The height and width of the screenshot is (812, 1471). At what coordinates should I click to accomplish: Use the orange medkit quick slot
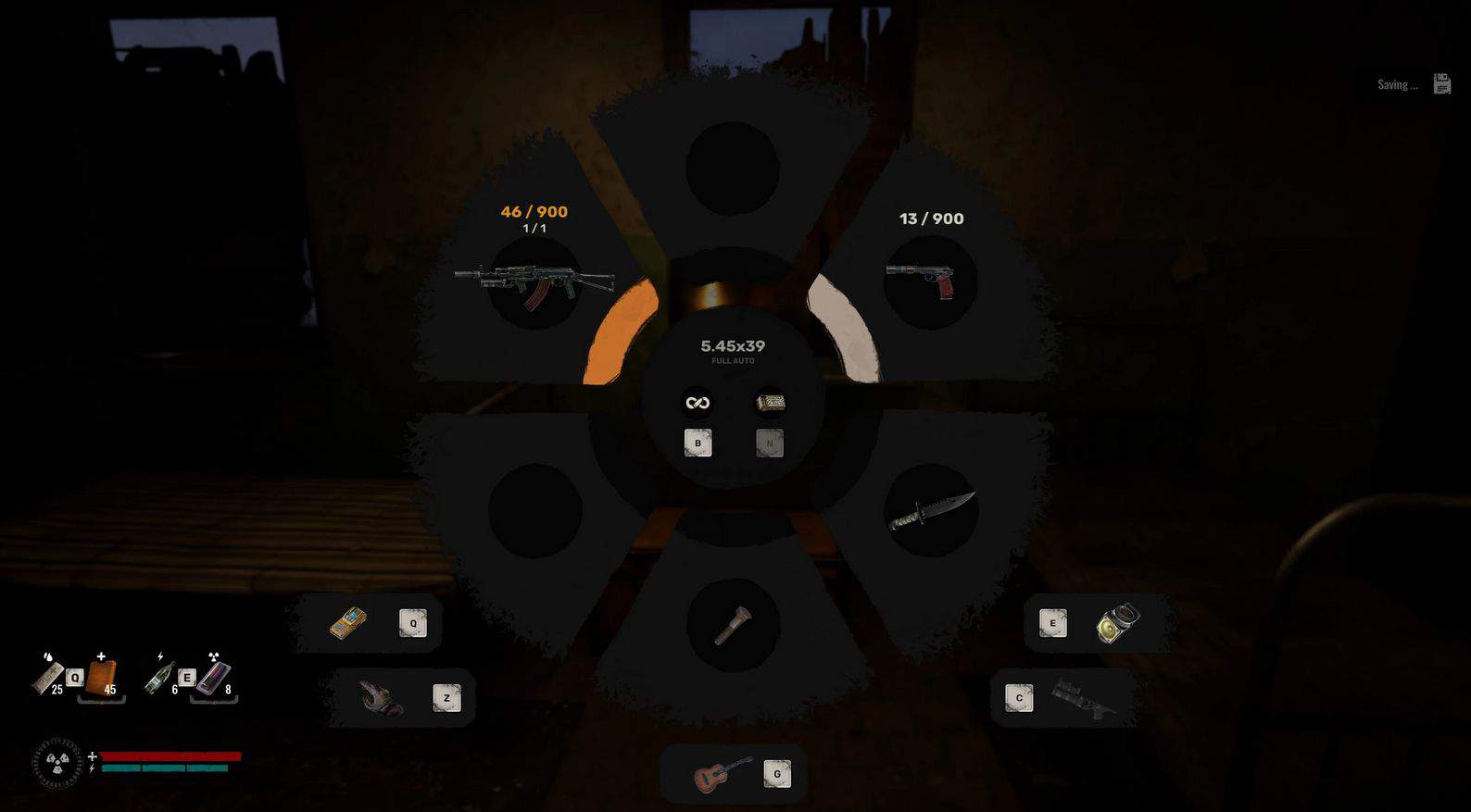point(101,677)
